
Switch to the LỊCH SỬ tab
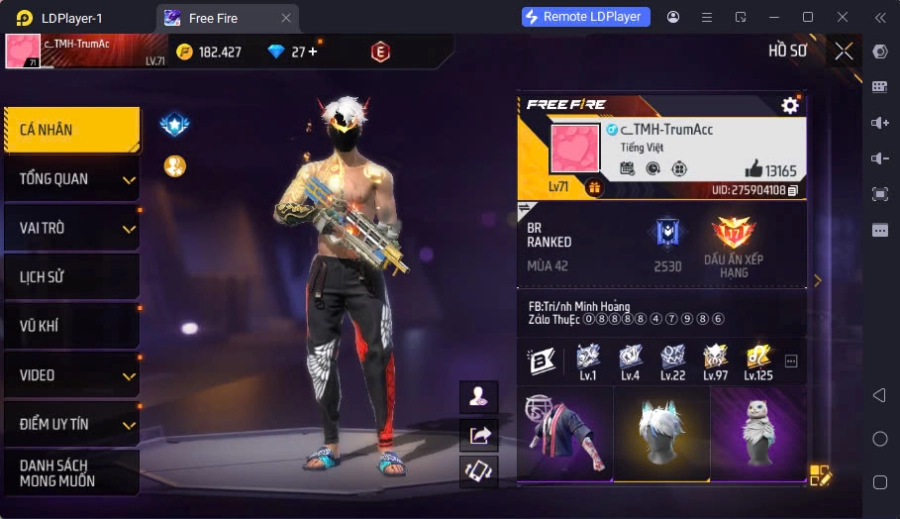pyautogui.click(x=70, y=277)
